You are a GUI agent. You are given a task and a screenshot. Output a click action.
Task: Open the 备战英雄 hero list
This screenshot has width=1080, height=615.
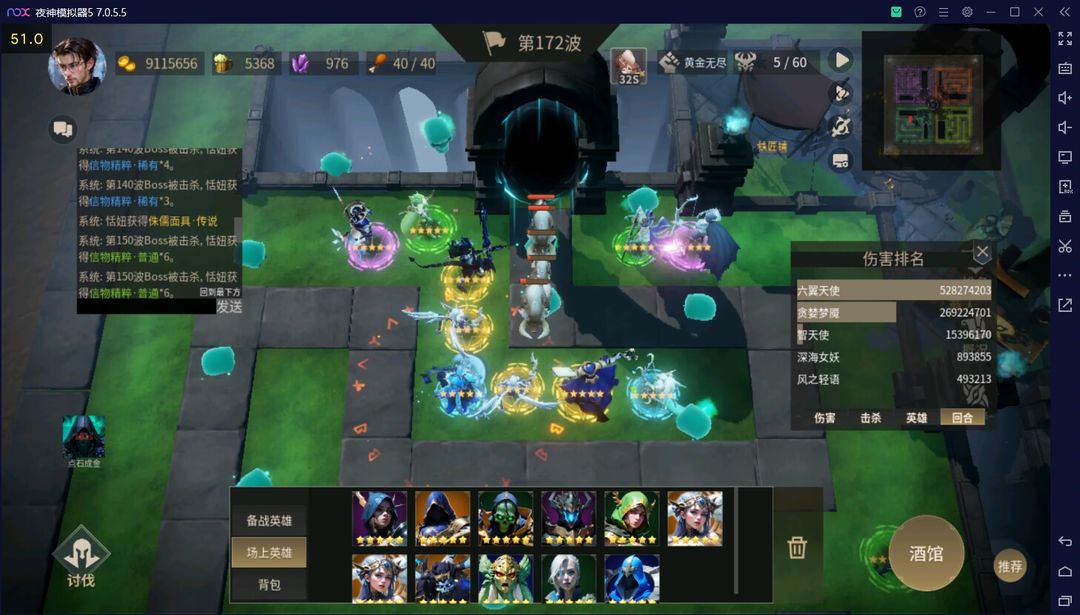[x=269, y=521]
